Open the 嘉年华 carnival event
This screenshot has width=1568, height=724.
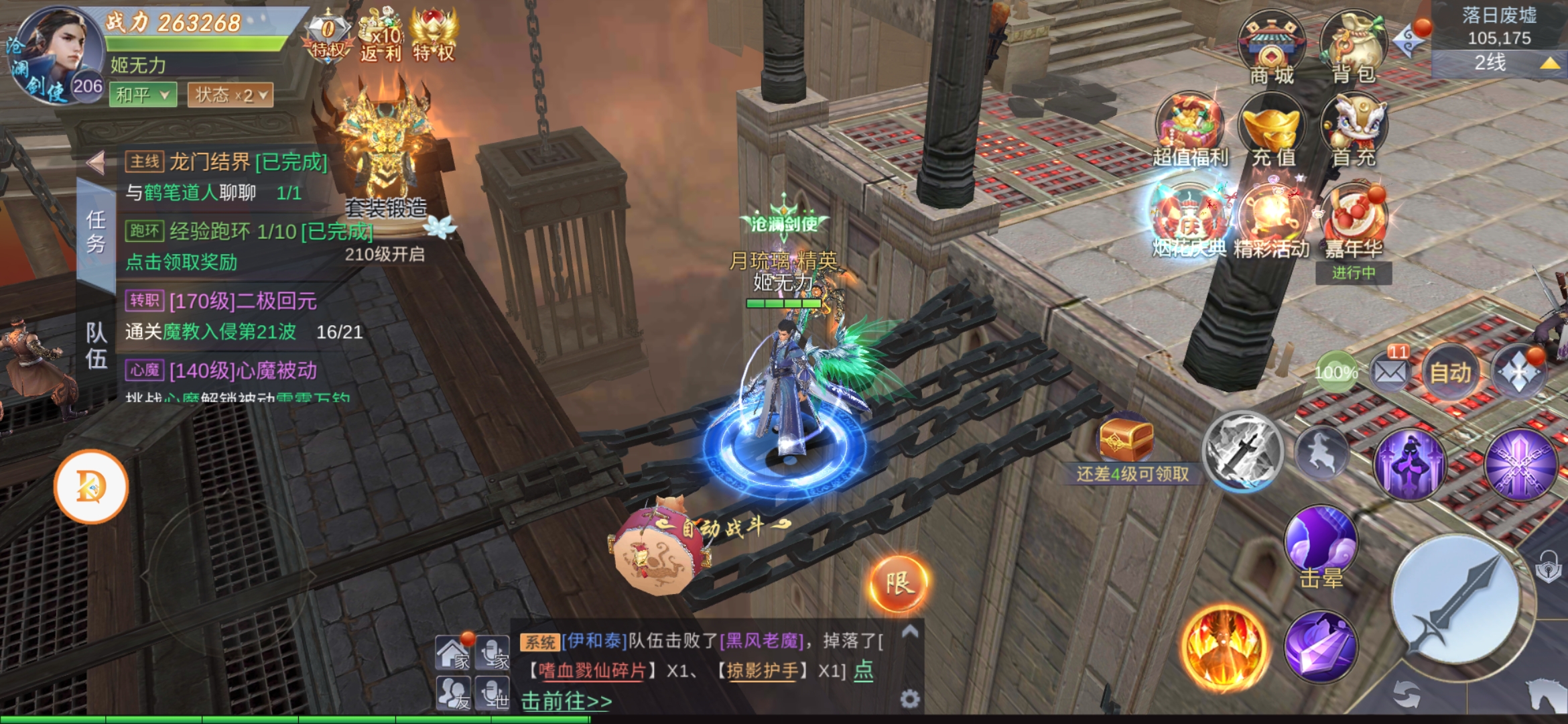coord(1354,223)
